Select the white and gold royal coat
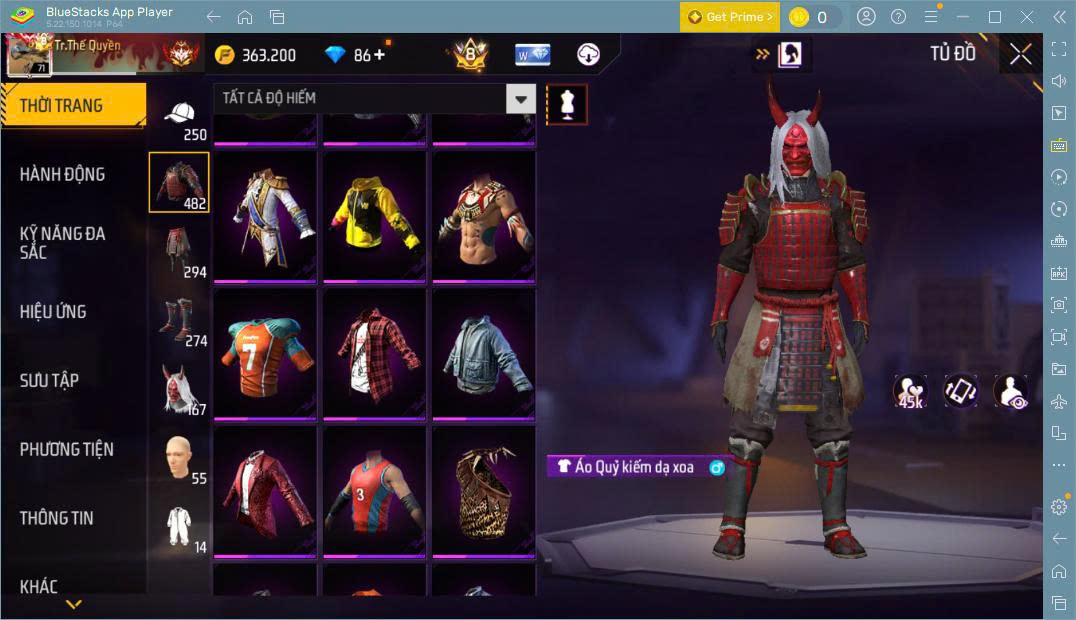 pos(265,213)
